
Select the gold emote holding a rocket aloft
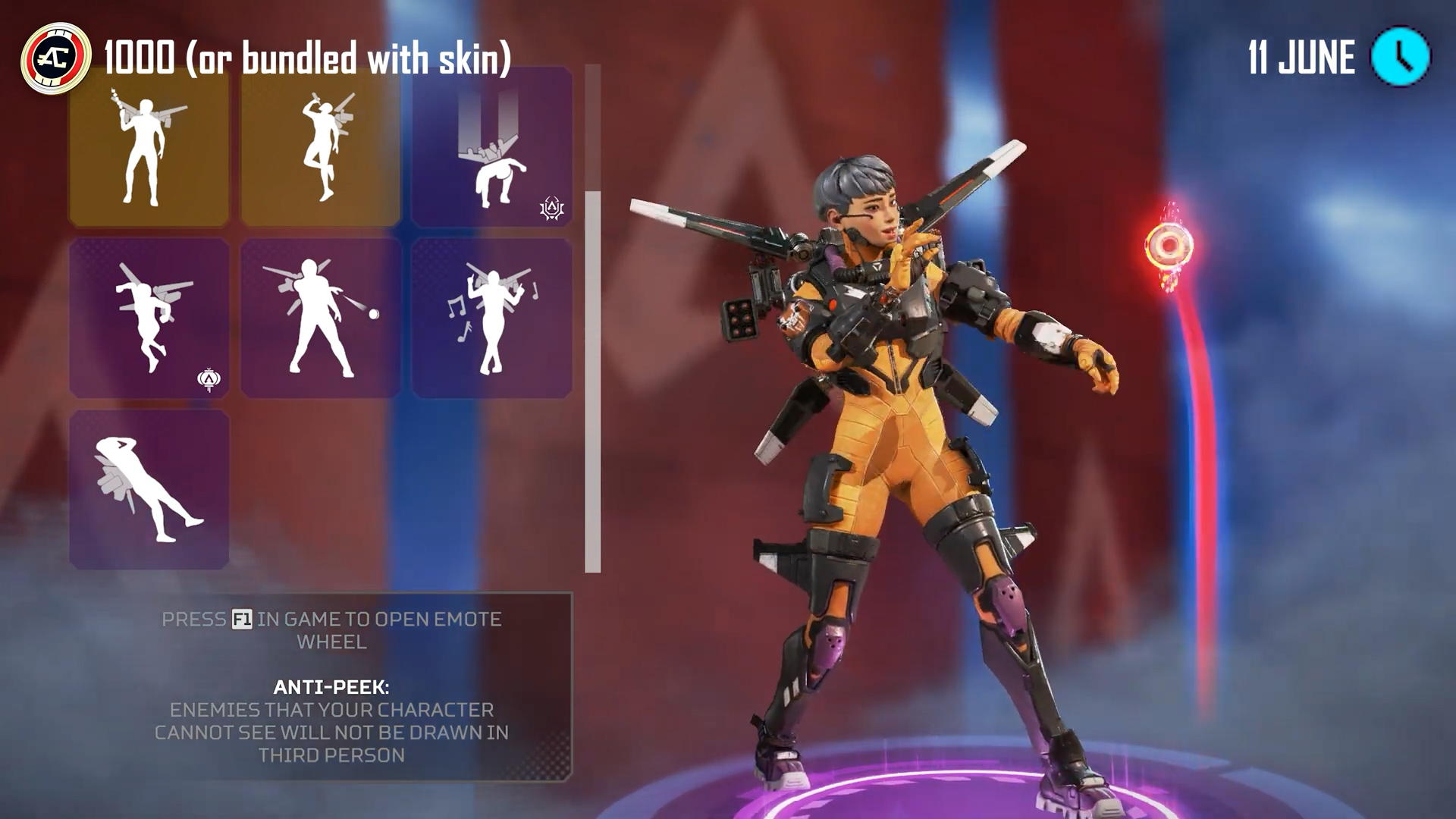click(x=149, y=147)
